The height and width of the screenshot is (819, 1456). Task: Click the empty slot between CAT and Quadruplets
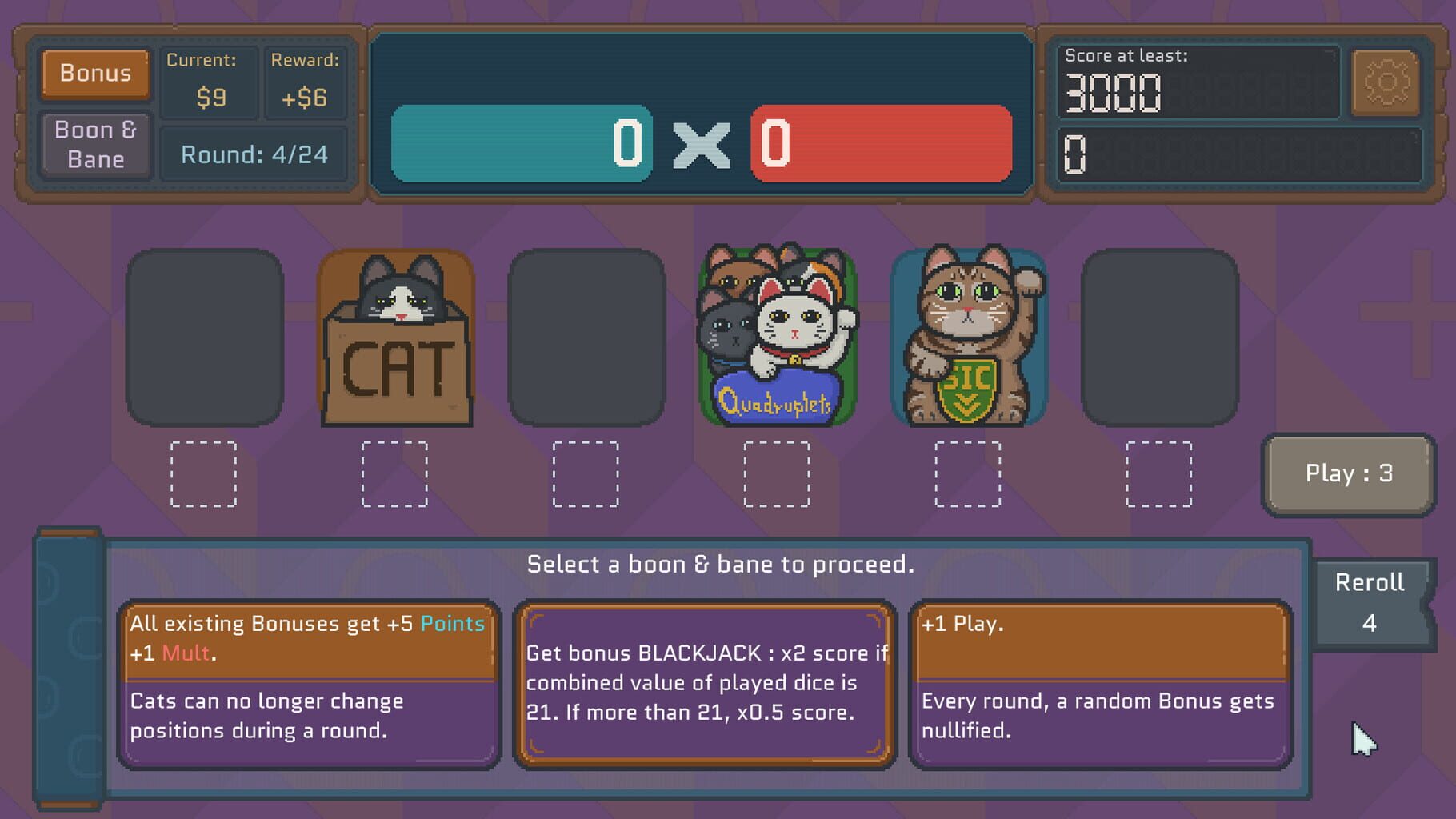pyautogui.click(x=588, y=340)
